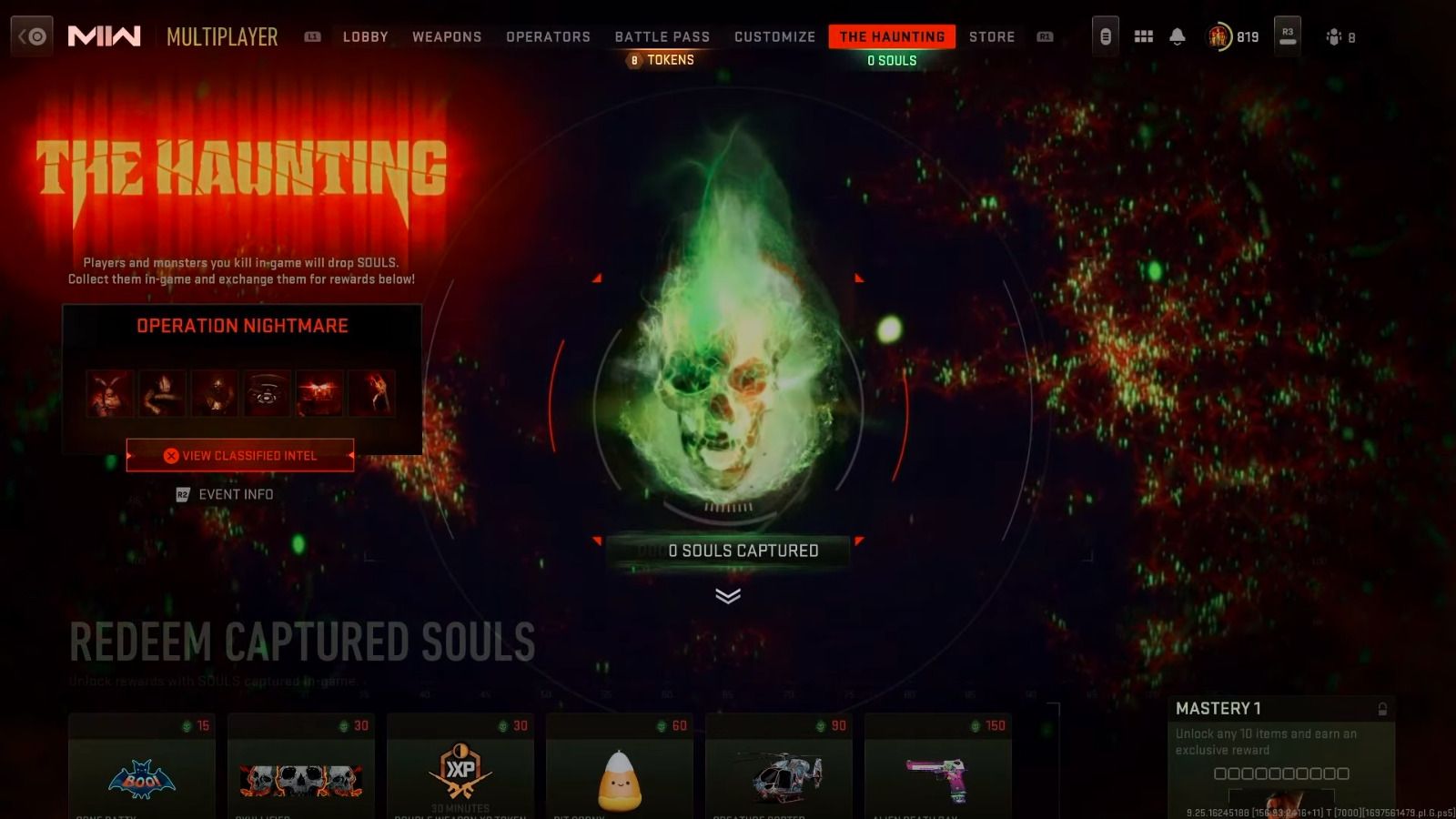Open the Souls counter under The Haunting

point(892,60)
